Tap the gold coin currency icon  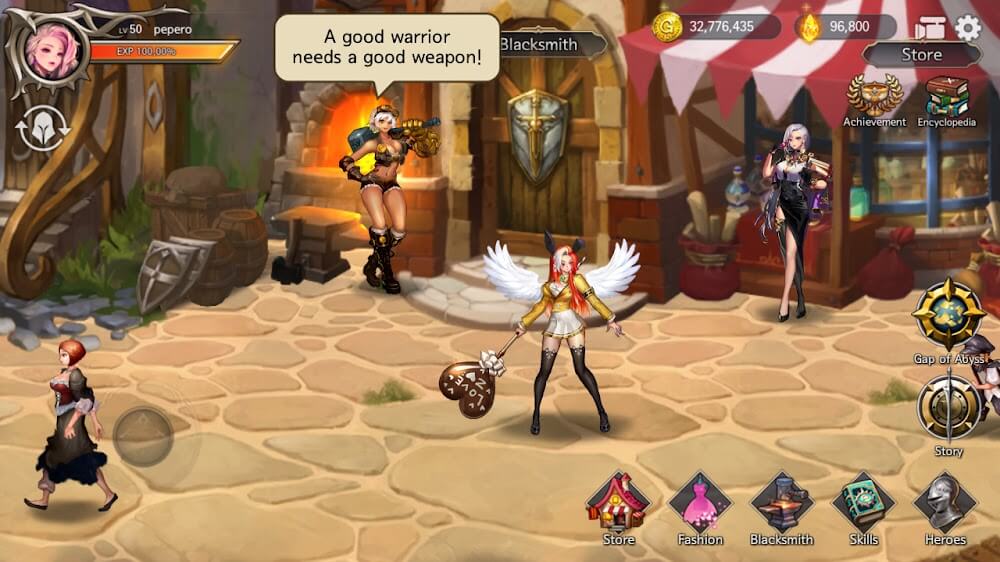pyautogui.click(x=667, y=27)
